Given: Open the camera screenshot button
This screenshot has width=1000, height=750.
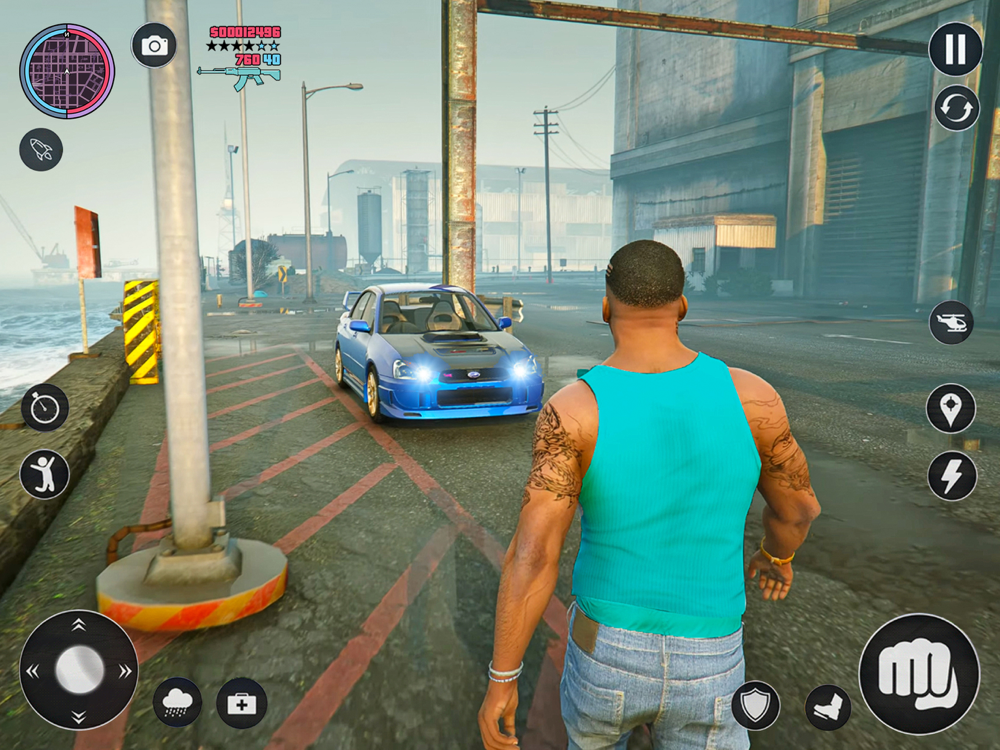Looking at the screenshot, I should point(154,45).
